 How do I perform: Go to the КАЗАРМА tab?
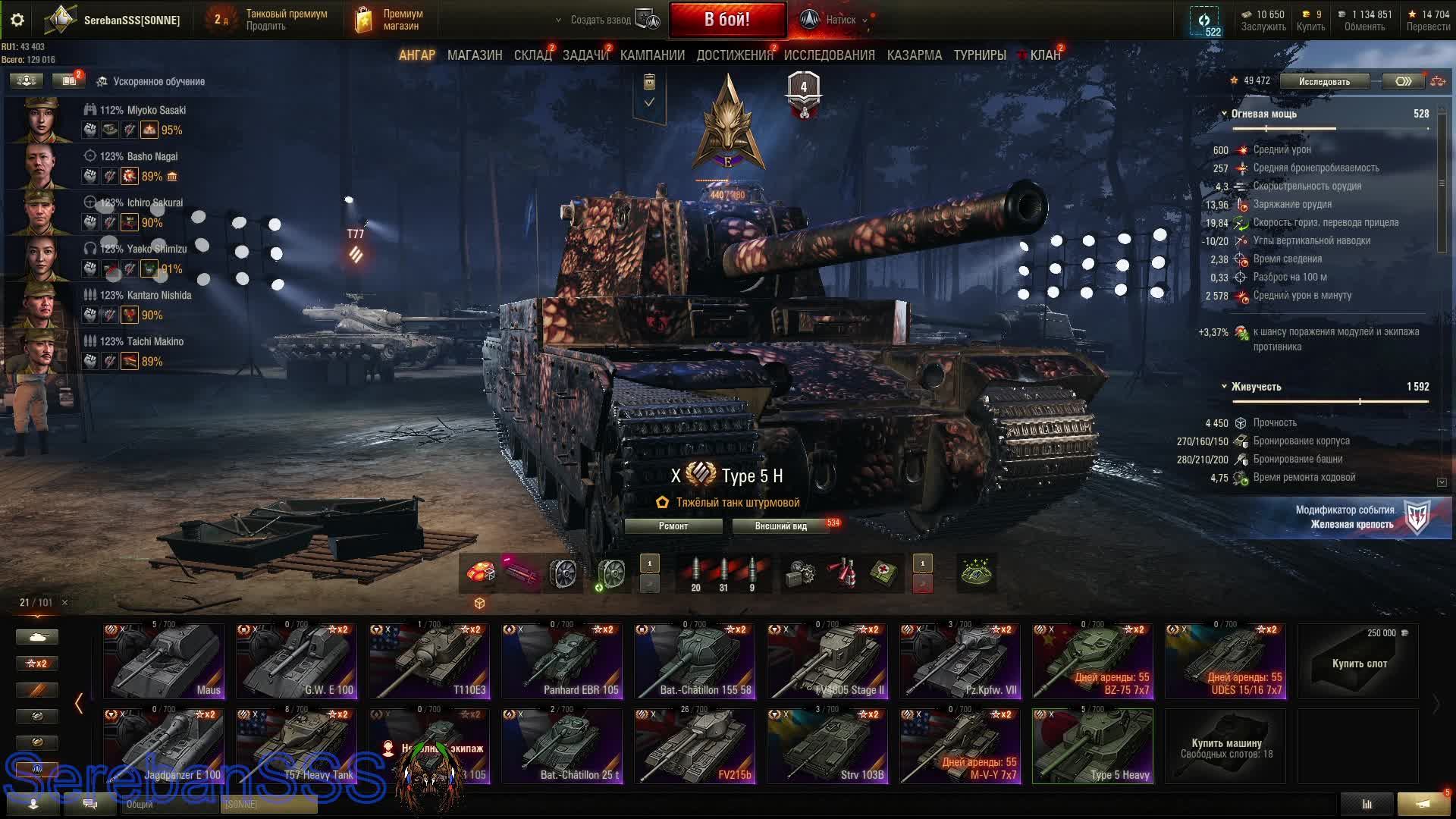(914, 55)
